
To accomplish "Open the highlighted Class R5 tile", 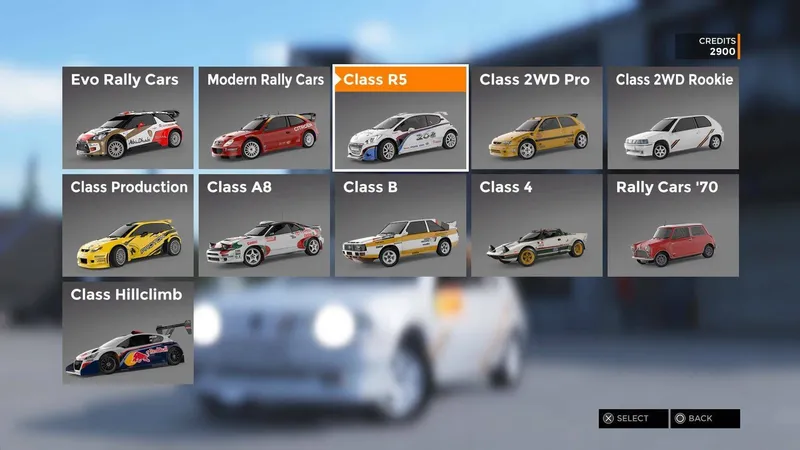I will click(400, 118).
